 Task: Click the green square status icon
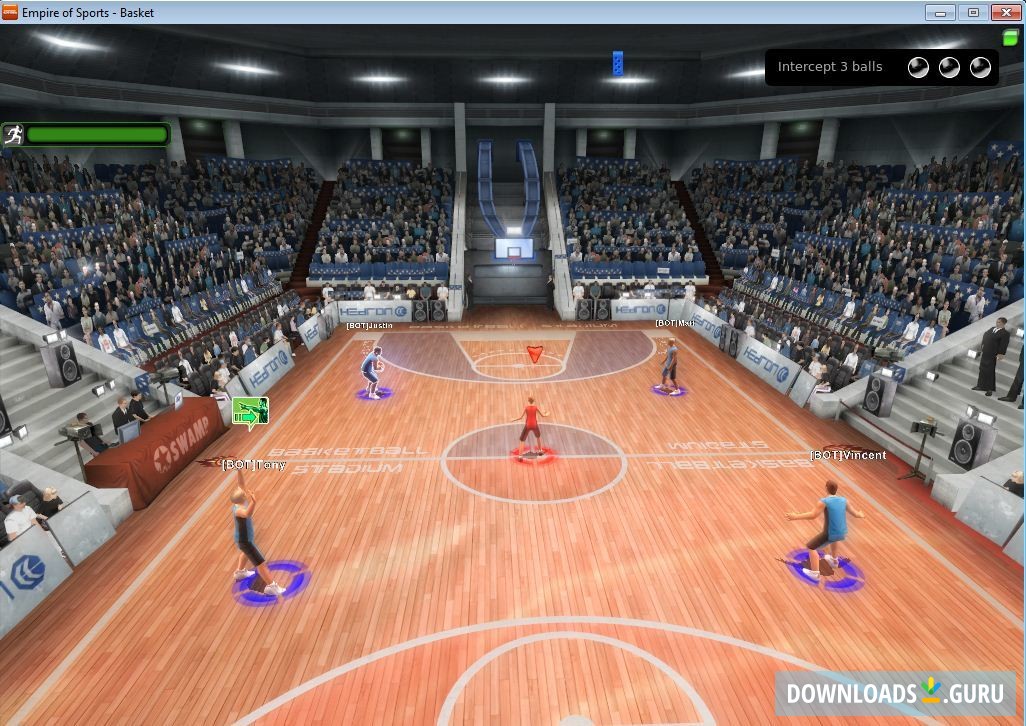pos(1010,38)
